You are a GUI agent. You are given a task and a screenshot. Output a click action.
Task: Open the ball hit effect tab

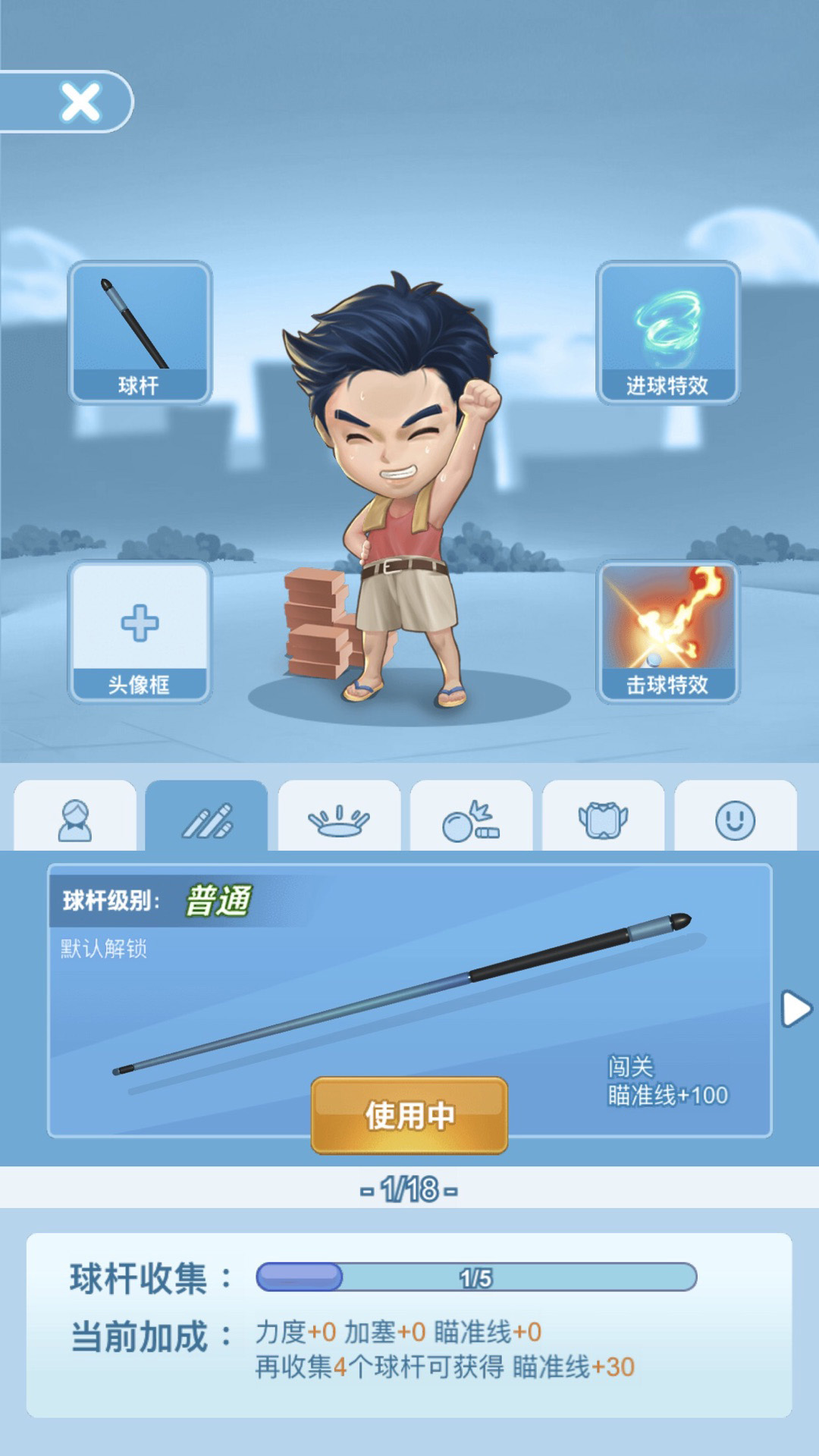(x=471, y=819)
